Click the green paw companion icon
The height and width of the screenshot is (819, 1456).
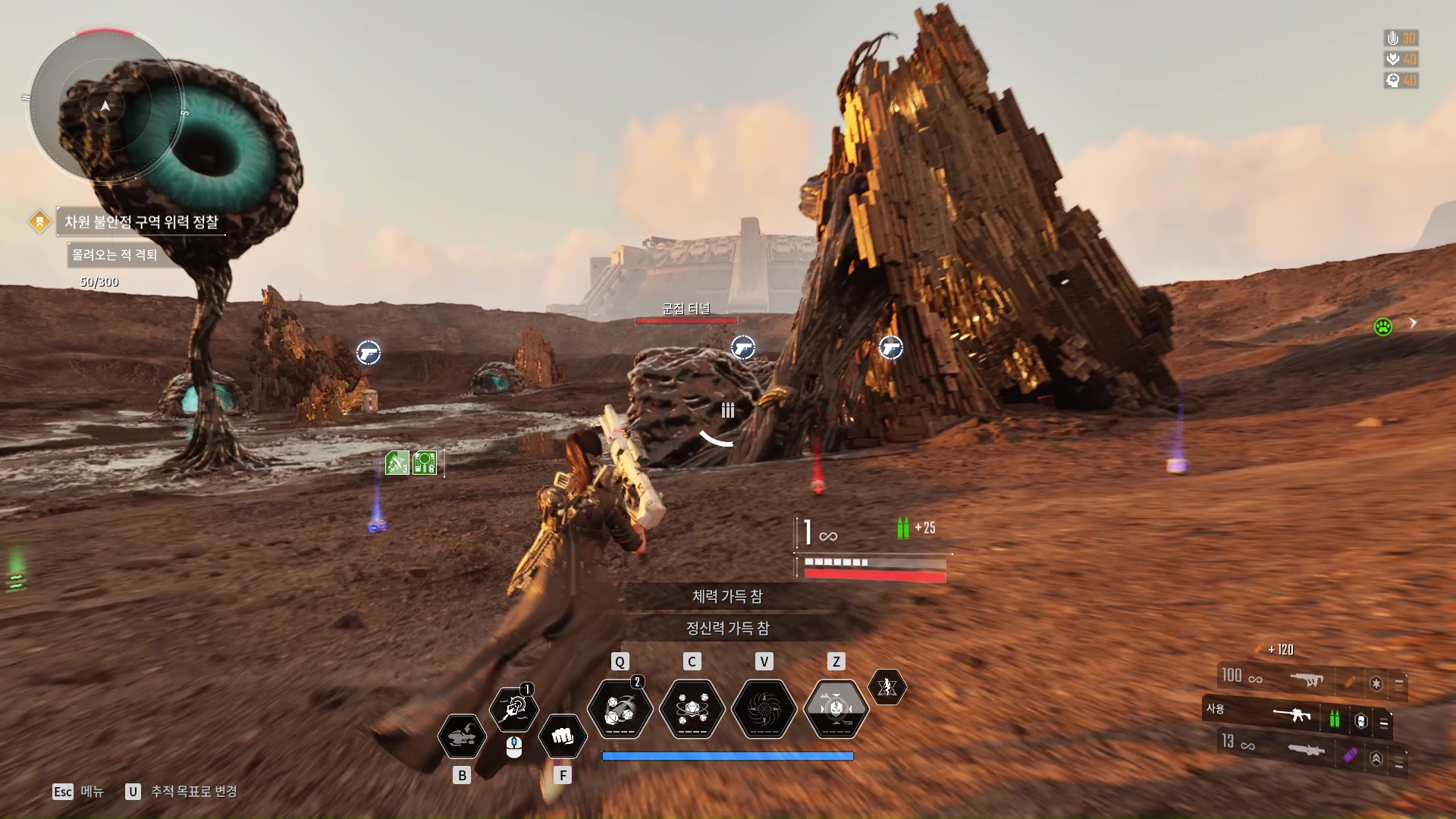click(x=1383, y=327)
